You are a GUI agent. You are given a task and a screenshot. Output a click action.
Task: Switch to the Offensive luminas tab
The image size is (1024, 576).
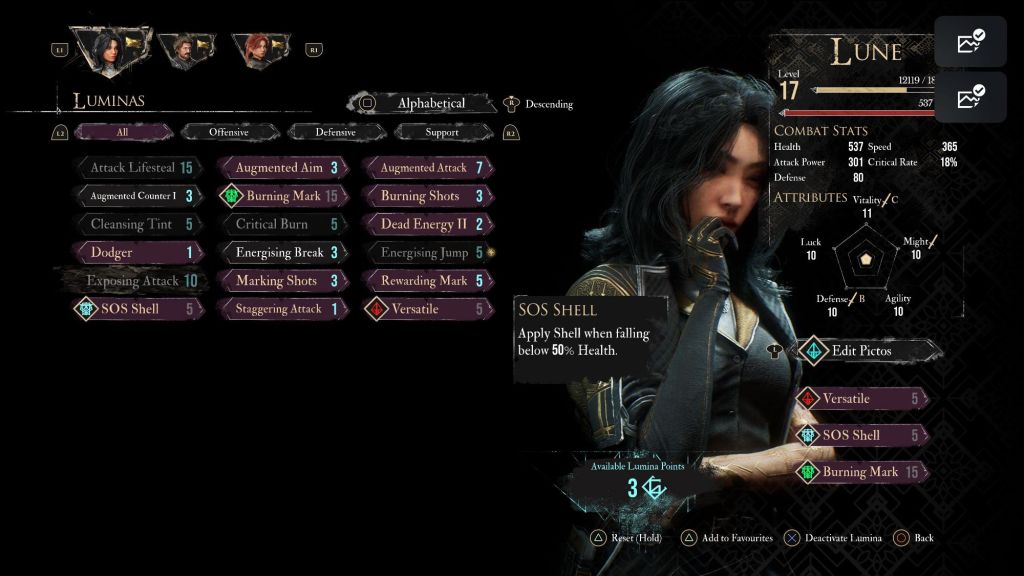(x=229, y=132)
